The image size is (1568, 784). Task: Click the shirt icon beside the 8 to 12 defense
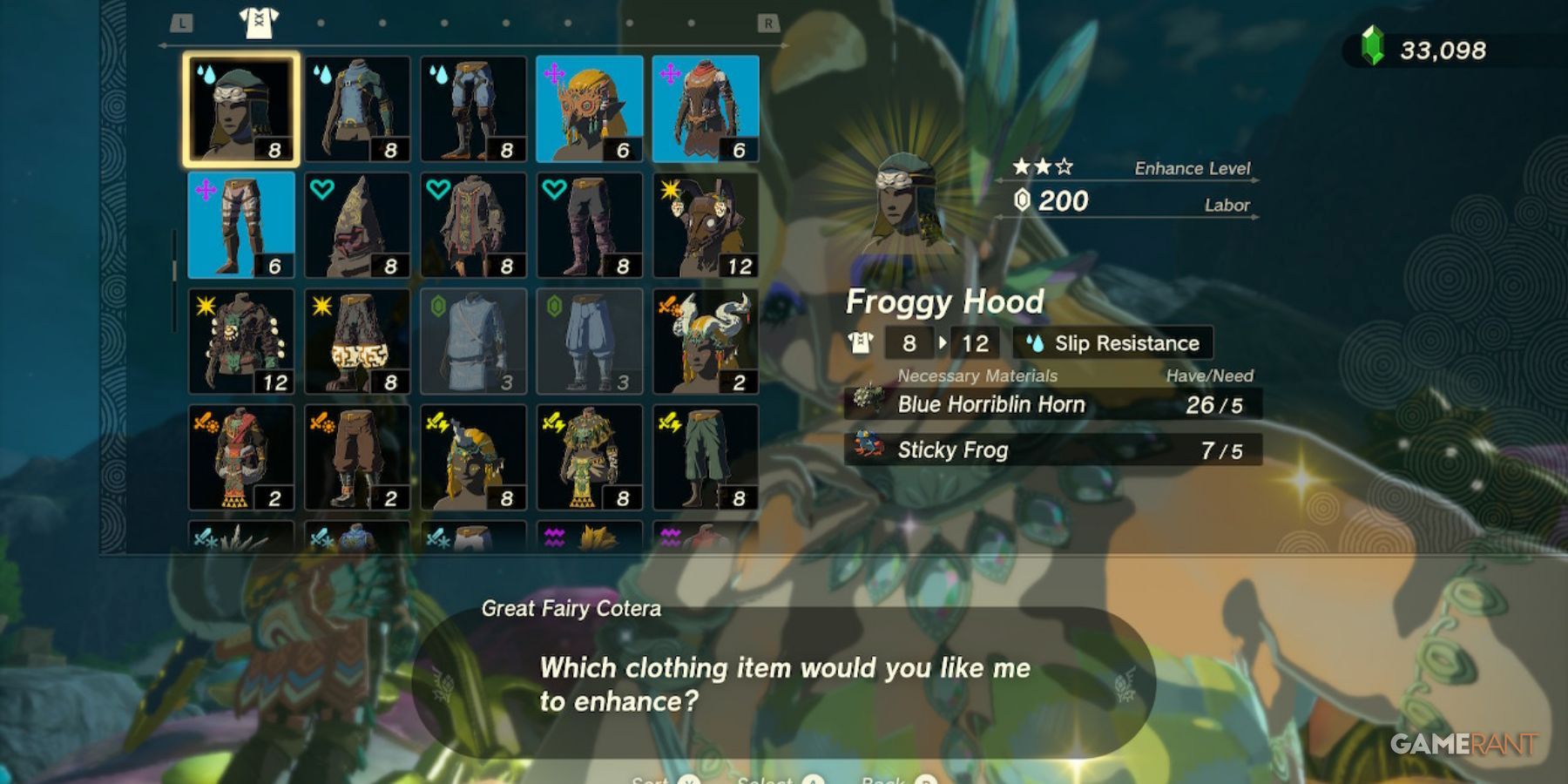(860, 342)
